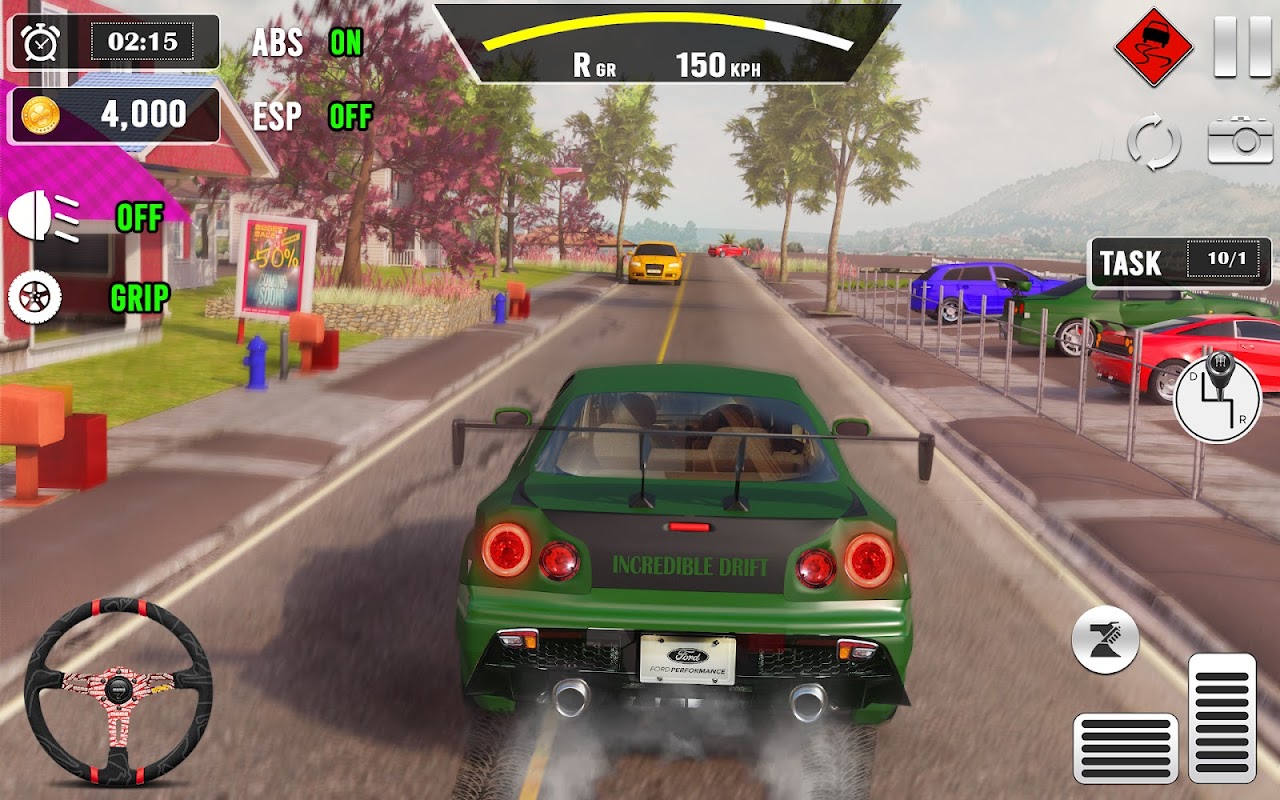The width and height of the screenshot is (1280, 800).
Task: Pause the game
Action: (x=1242, y=46)
